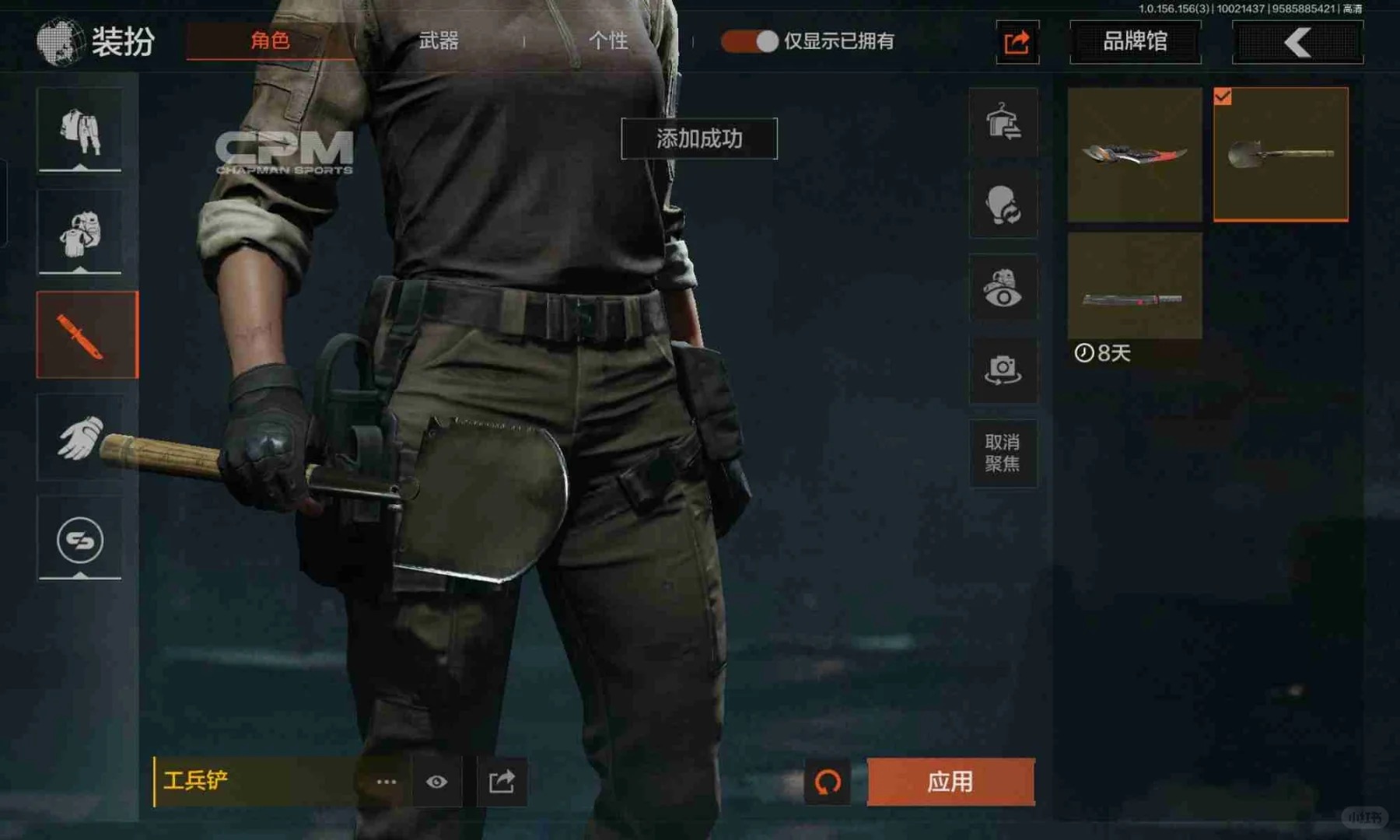Select the 8天 timed melee skin
The height and width of the screenshot is (840, 1400).
tap(1135, 286)
